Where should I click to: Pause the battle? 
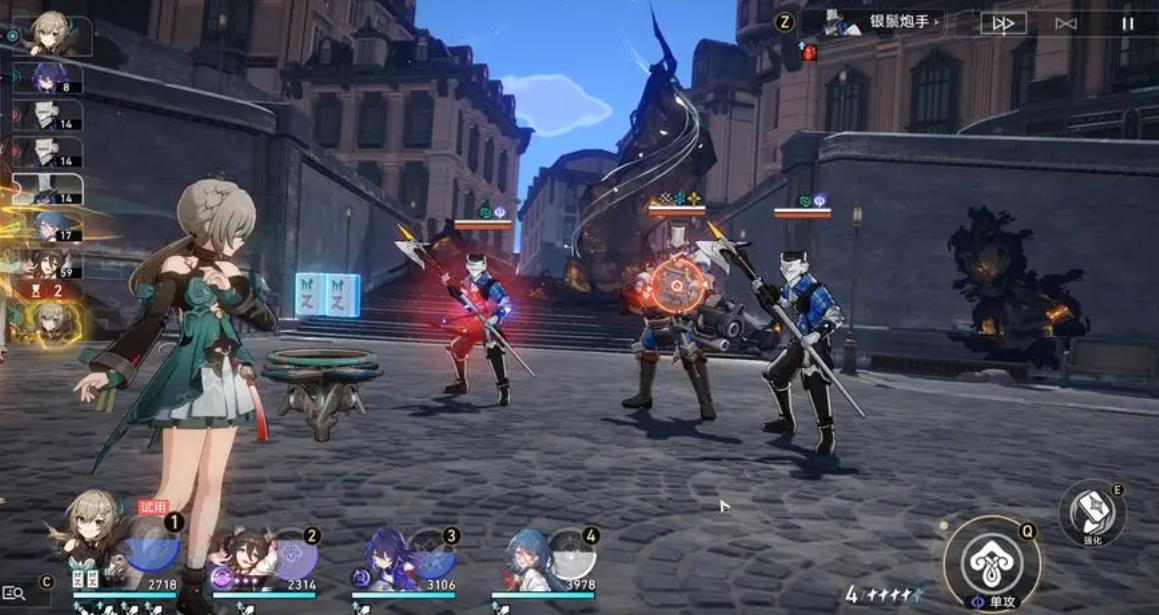coord(1127,23)
